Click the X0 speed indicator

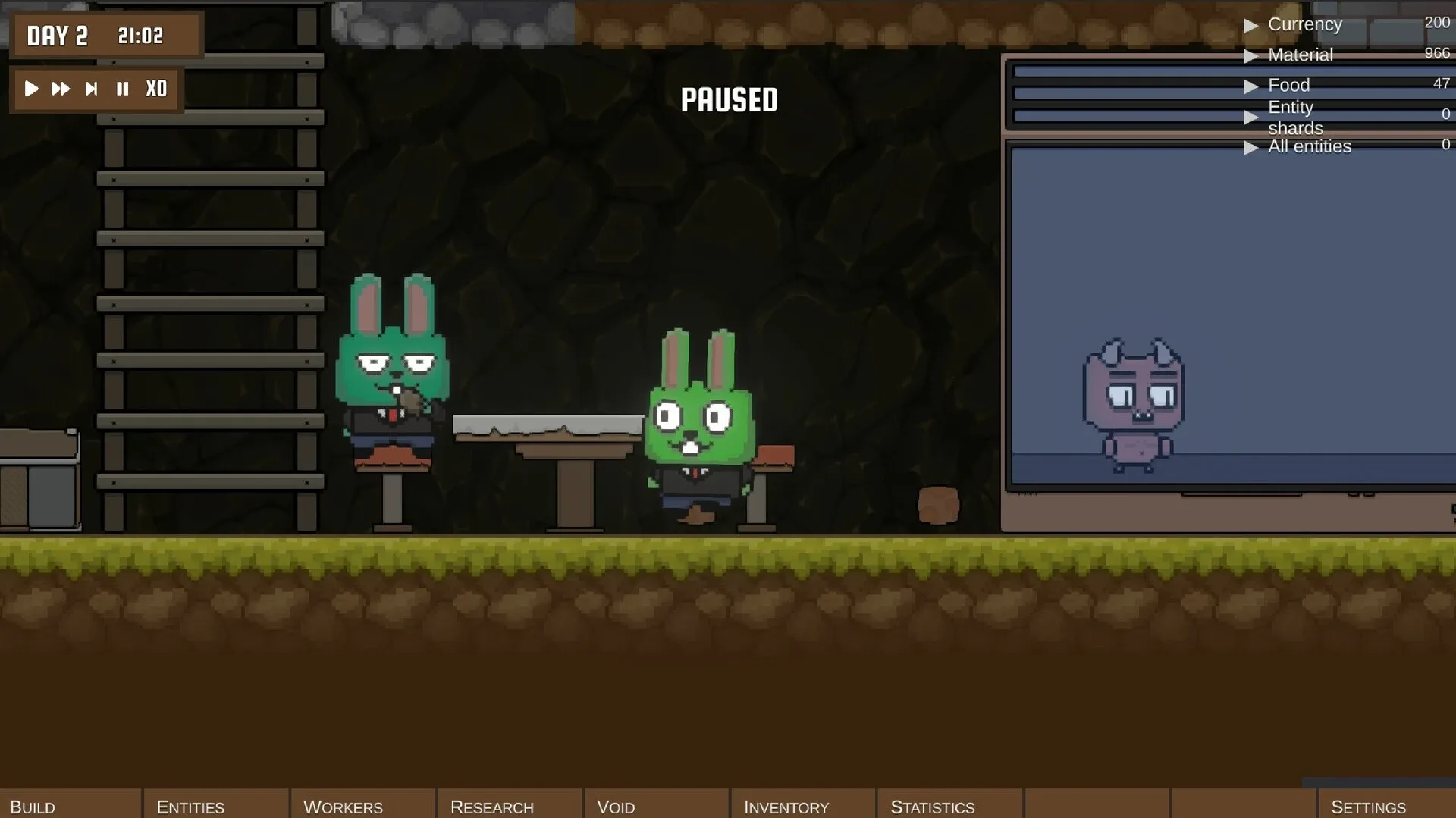(155, 89)
